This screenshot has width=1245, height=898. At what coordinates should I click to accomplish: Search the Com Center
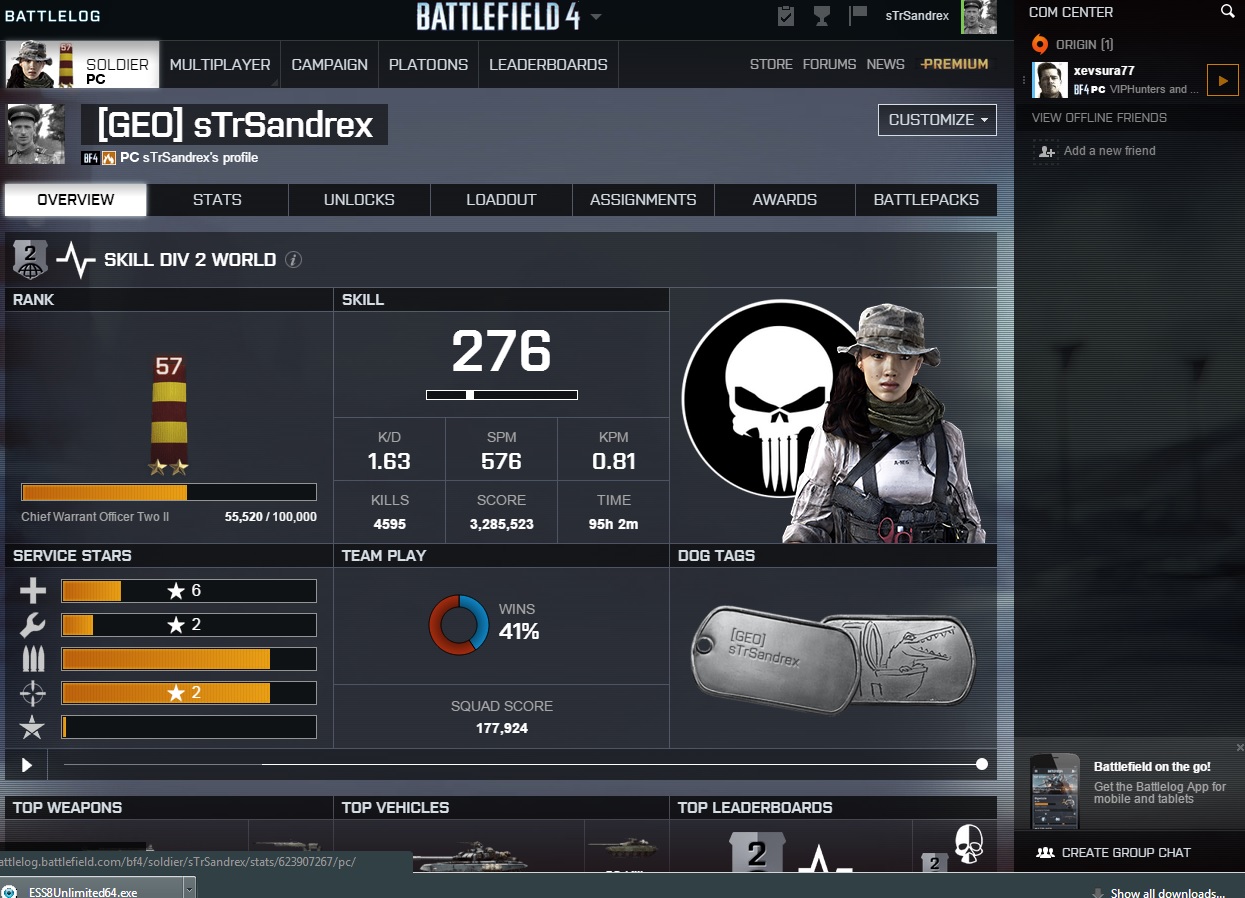1228,12
